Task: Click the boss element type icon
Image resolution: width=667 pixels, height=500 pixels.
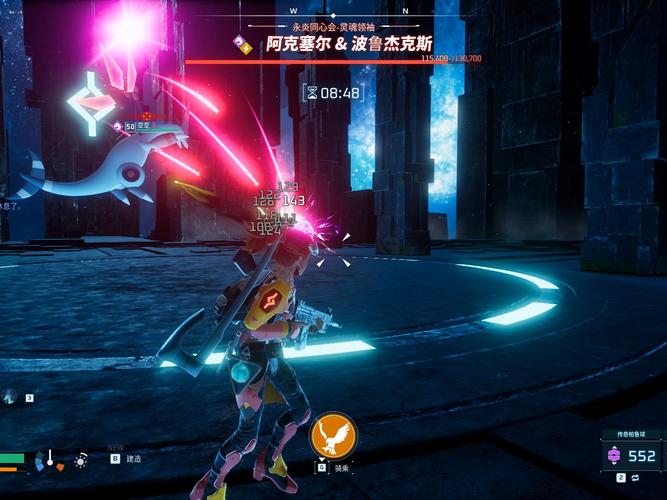Action: coord(242,43)
